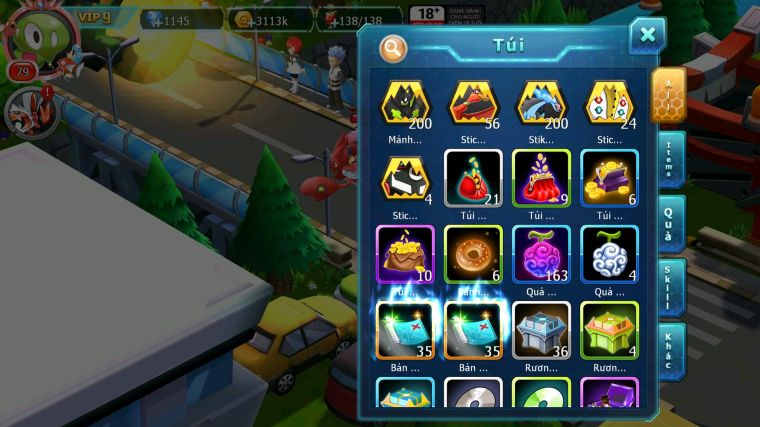The width and height of the screenshot is (760, 427).
Task: Select the jeweled red purse with count 9
Action: [541, 180]
